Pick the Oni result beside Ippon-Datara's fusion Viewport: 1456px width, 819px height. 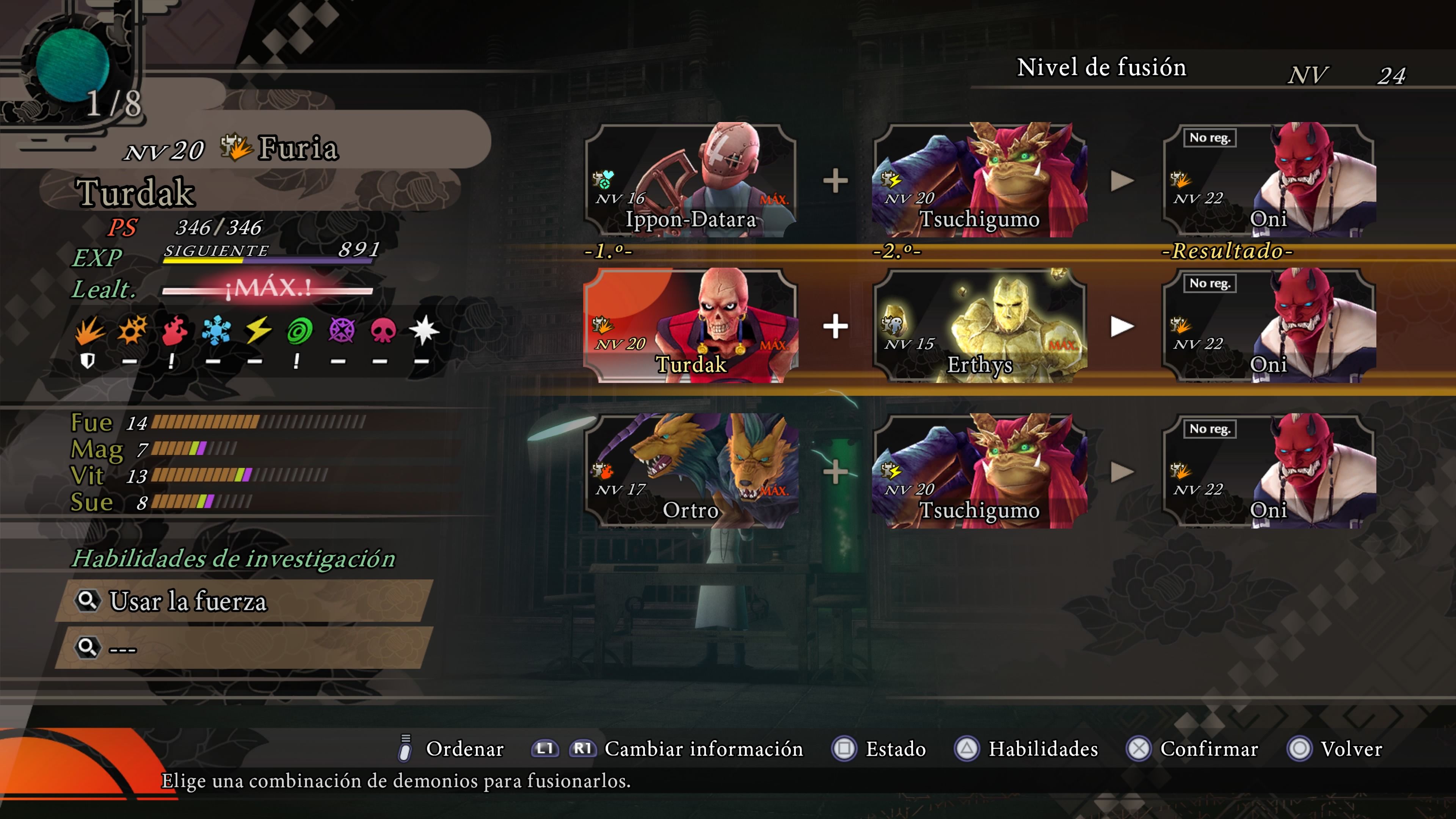coord(1268,180)
